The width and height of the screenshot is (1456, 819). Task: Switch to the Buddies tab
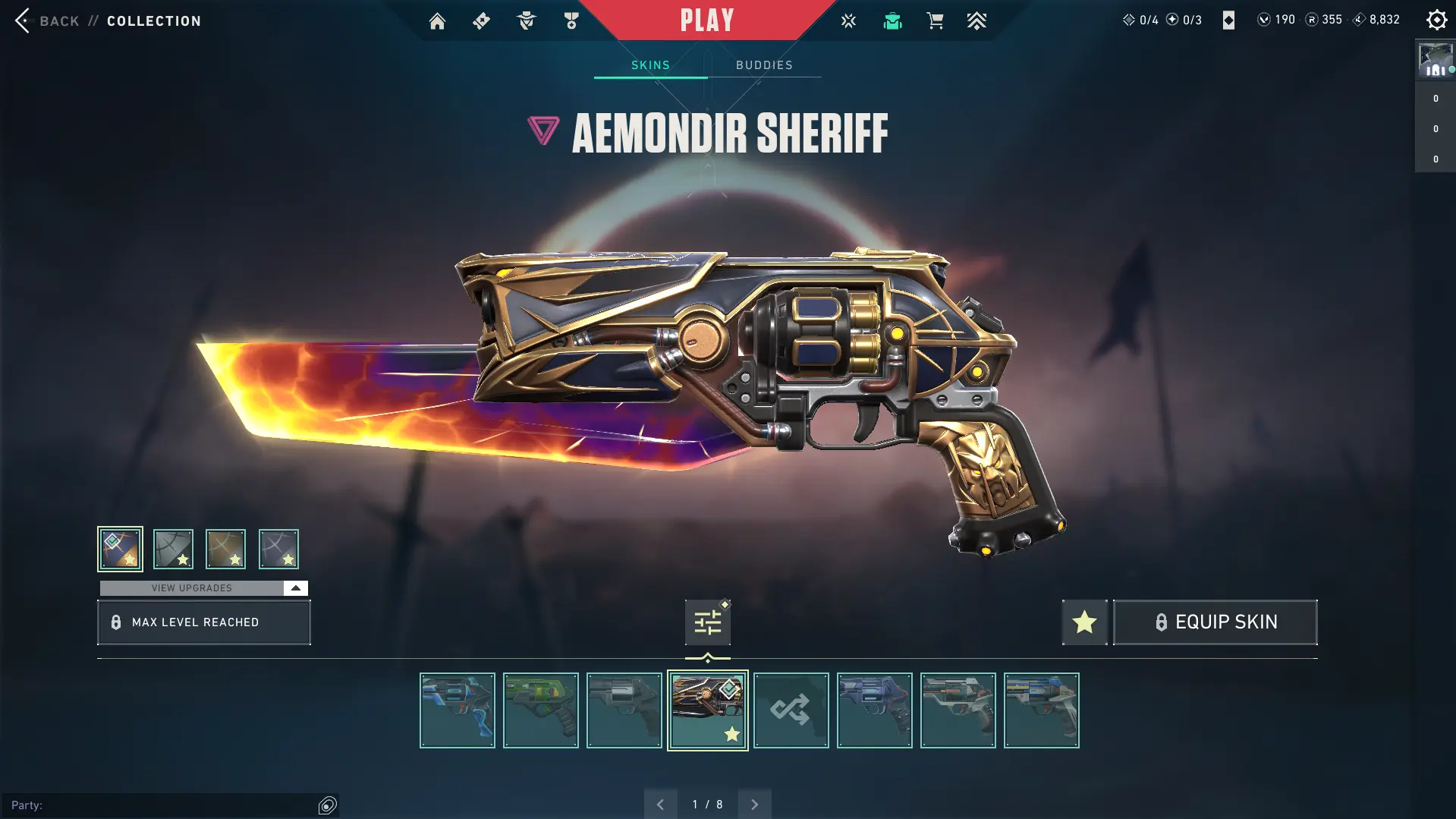[765, 65]
